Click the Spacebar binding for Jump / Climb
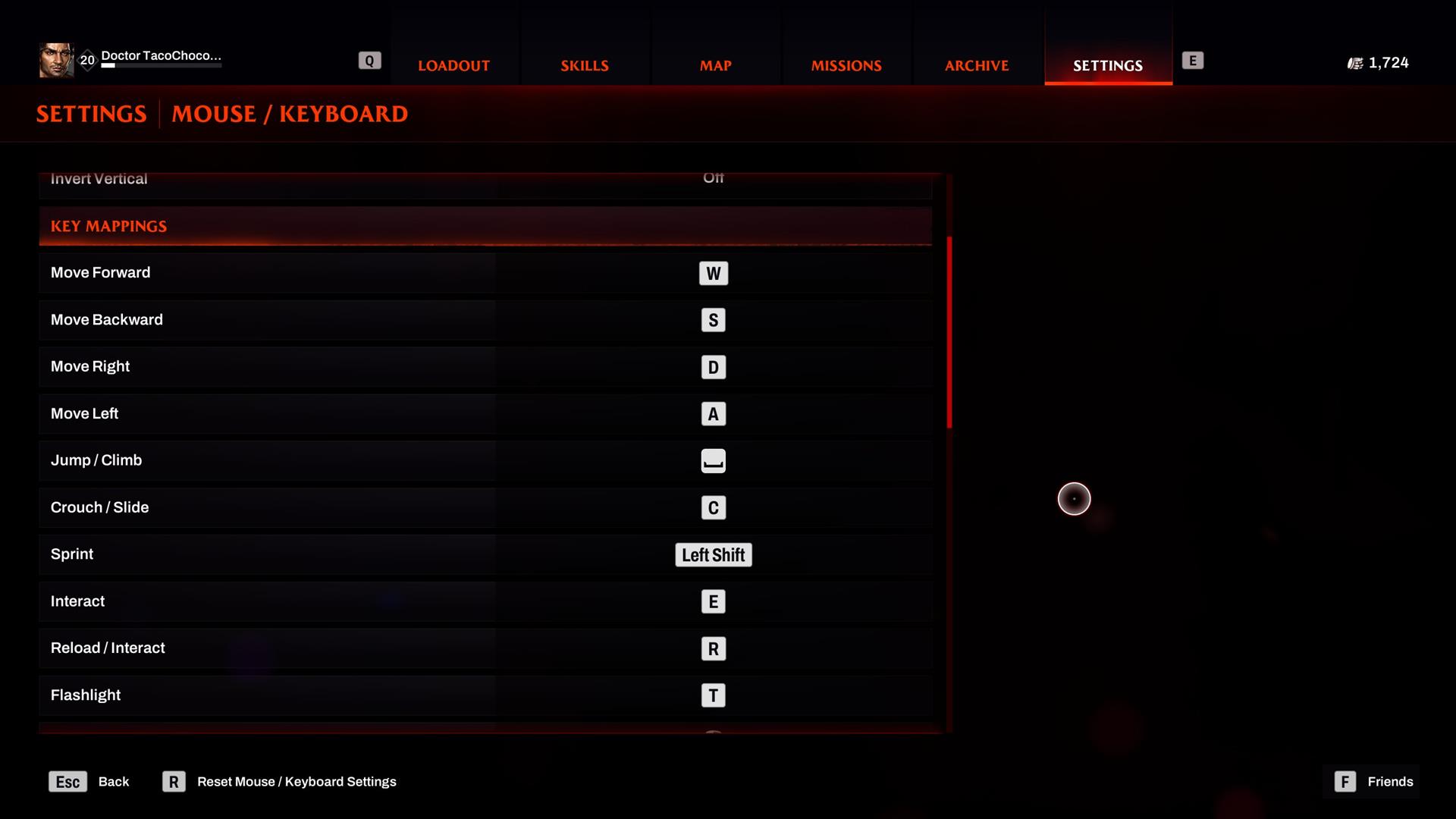 click(x=713, y=460)
